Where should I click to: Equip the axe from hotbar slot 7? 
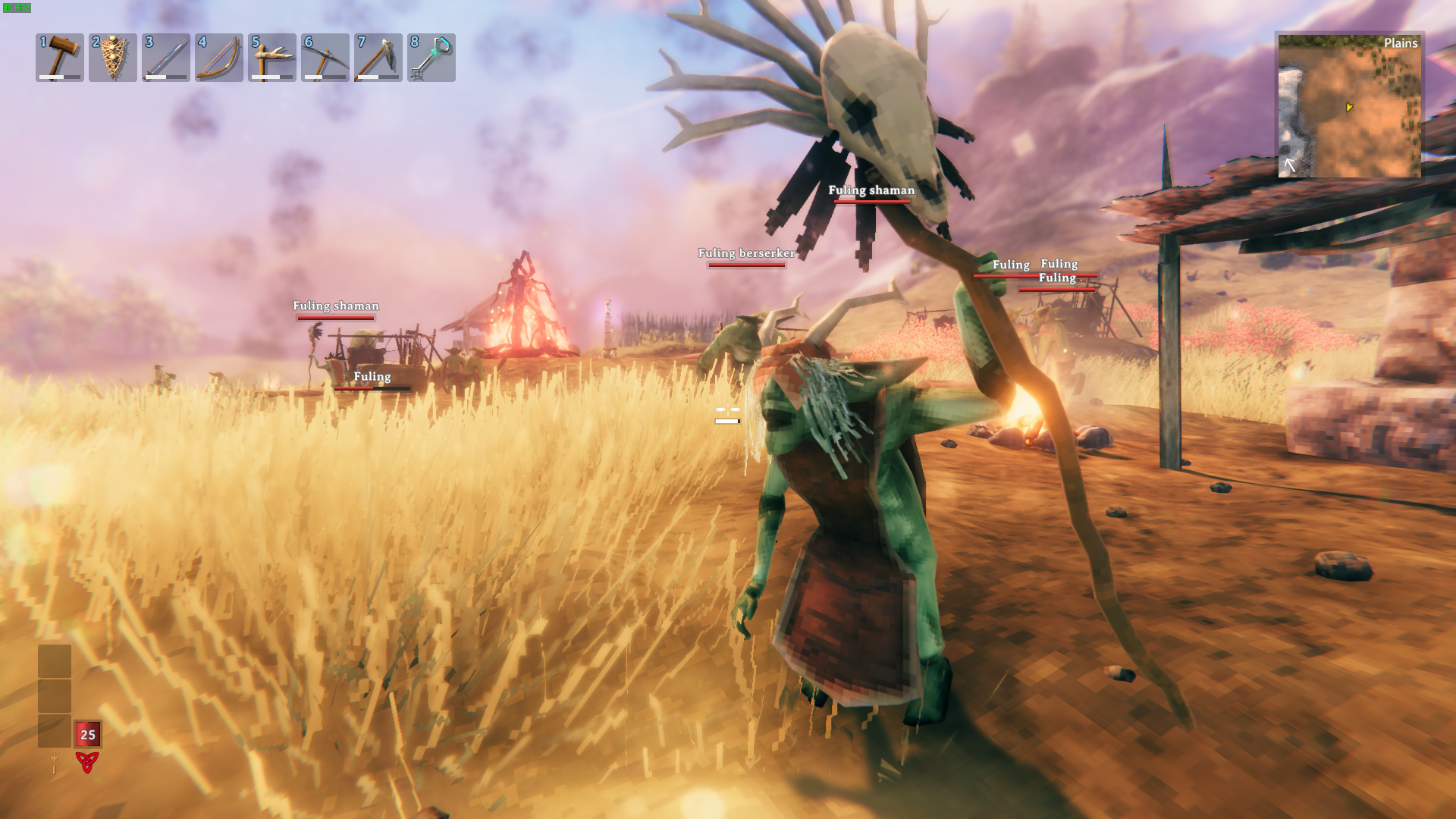click(x=378, y=58)
